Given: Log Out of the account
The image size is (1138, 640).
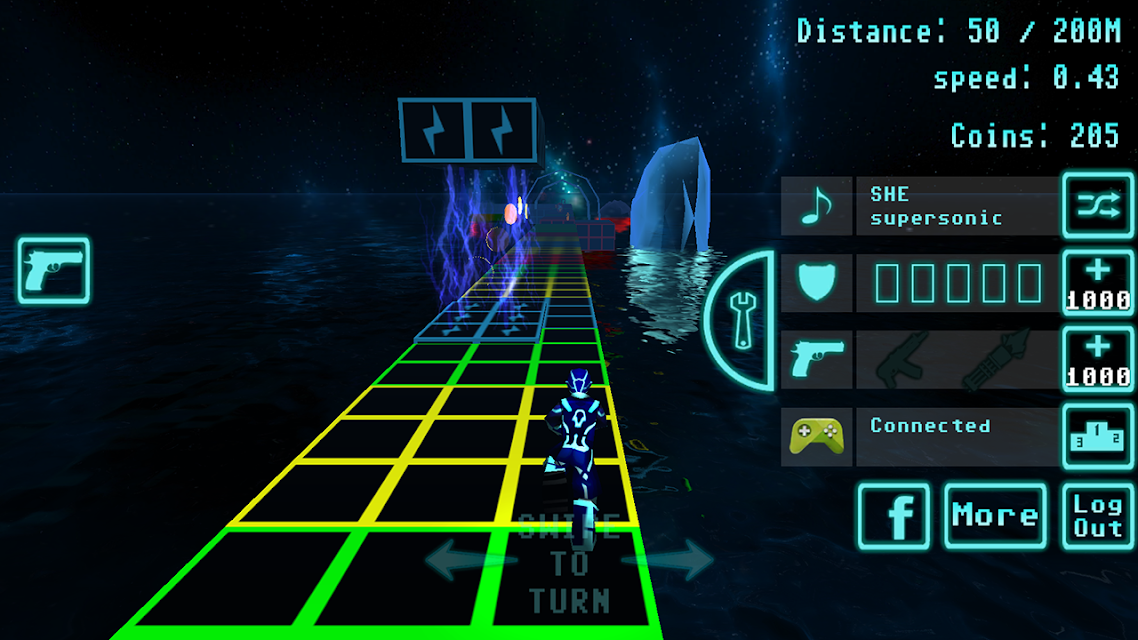Looking at the screenshot, I should click(x=1097, y=516).
